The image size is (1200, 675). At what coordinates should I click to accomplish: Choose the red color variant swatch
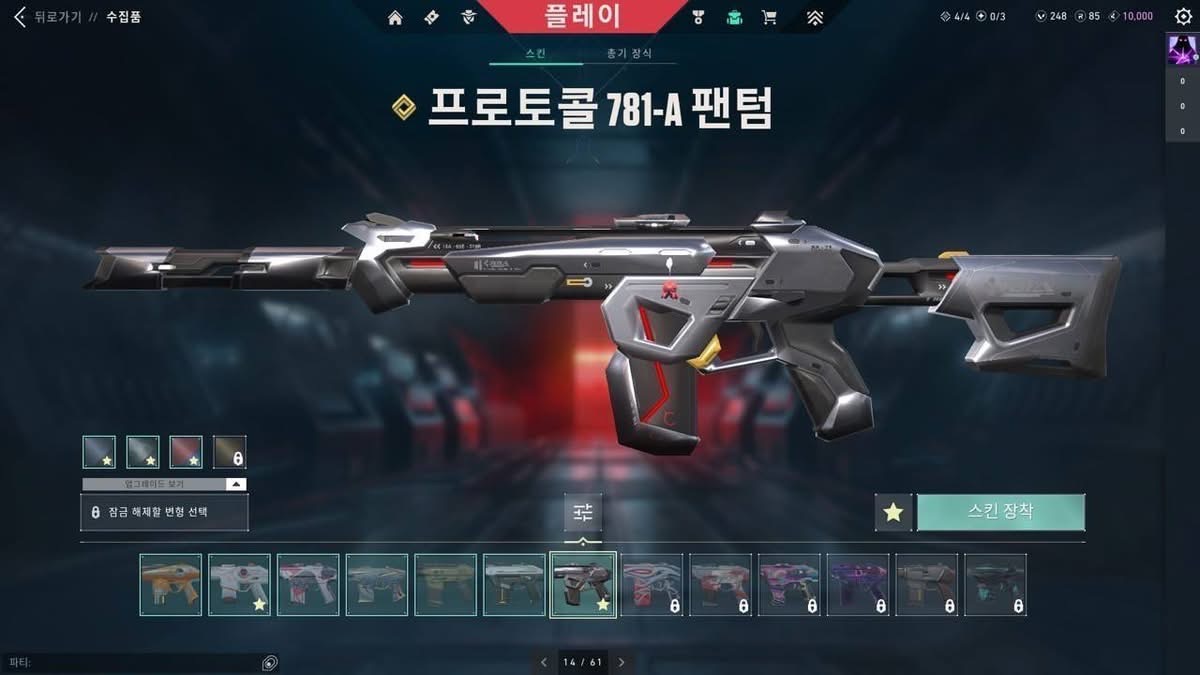(x=186, y=452)
